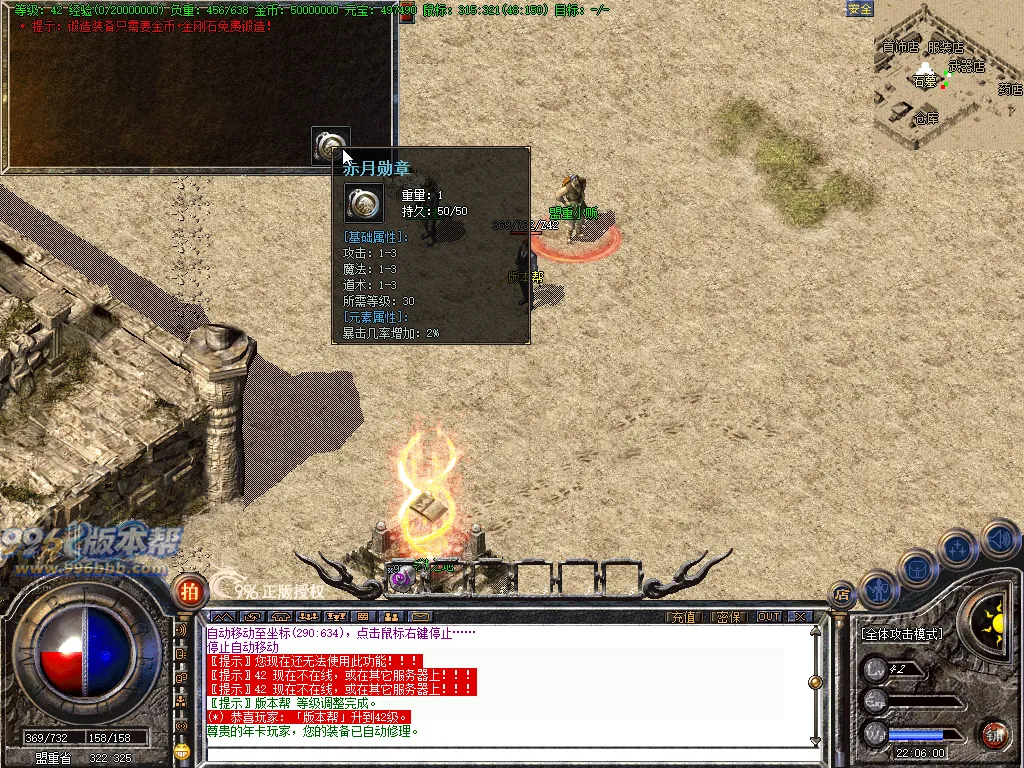
Task: Use the purple potion in the belt slot
Action: pos(400,577)
